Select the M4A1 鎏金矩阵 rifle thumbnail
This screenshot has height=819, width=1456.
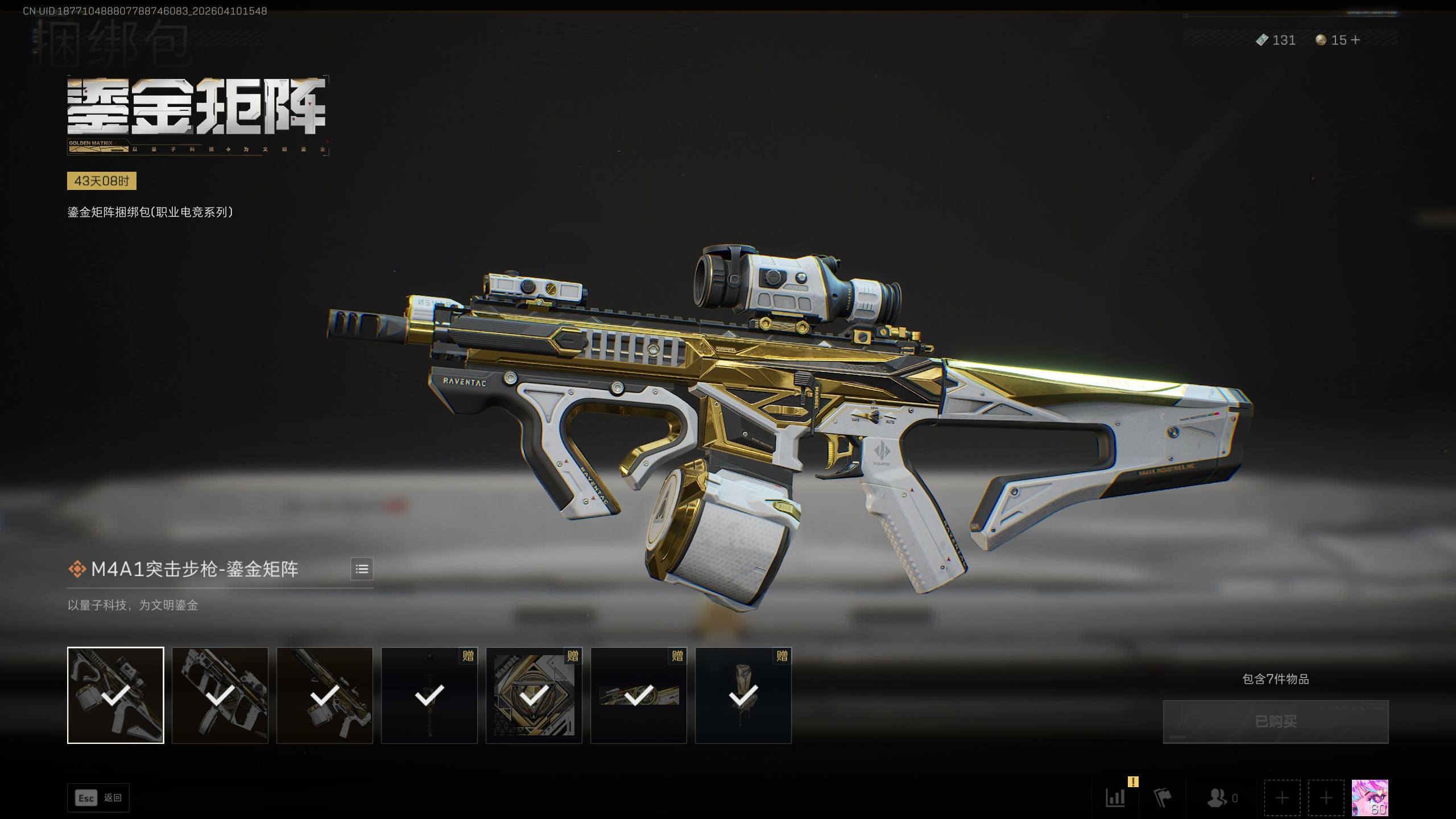[115, 695]
